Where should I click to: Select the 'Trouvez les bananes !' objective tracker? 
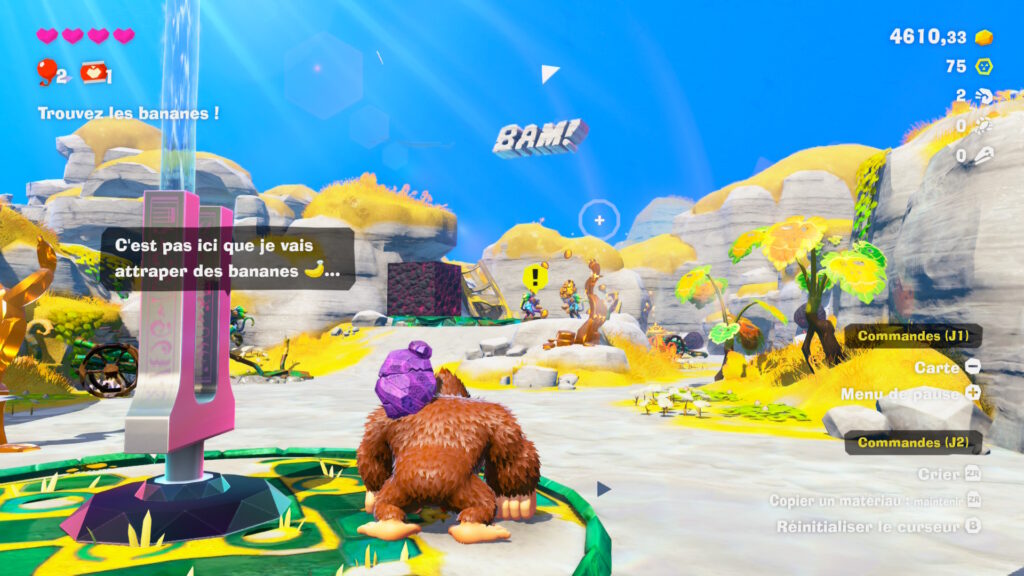click(x=128, y=113)
